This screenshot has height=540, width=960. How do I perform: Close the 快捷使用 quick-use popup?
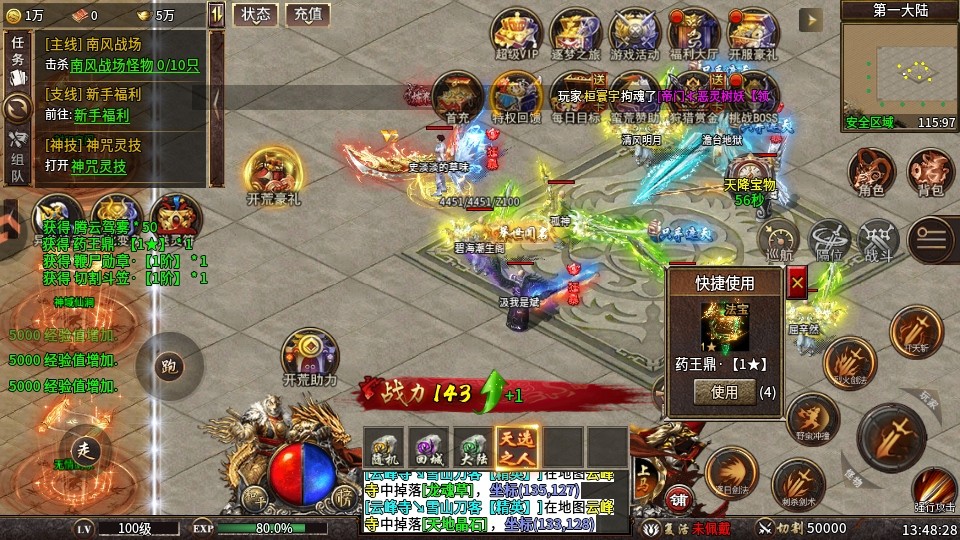[x=798, y=284]
